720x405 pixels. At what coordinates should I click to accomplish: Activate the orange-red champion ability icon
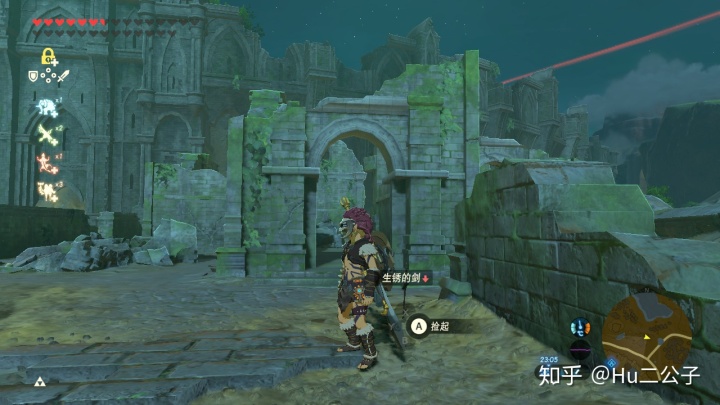[x=46, y=160]
